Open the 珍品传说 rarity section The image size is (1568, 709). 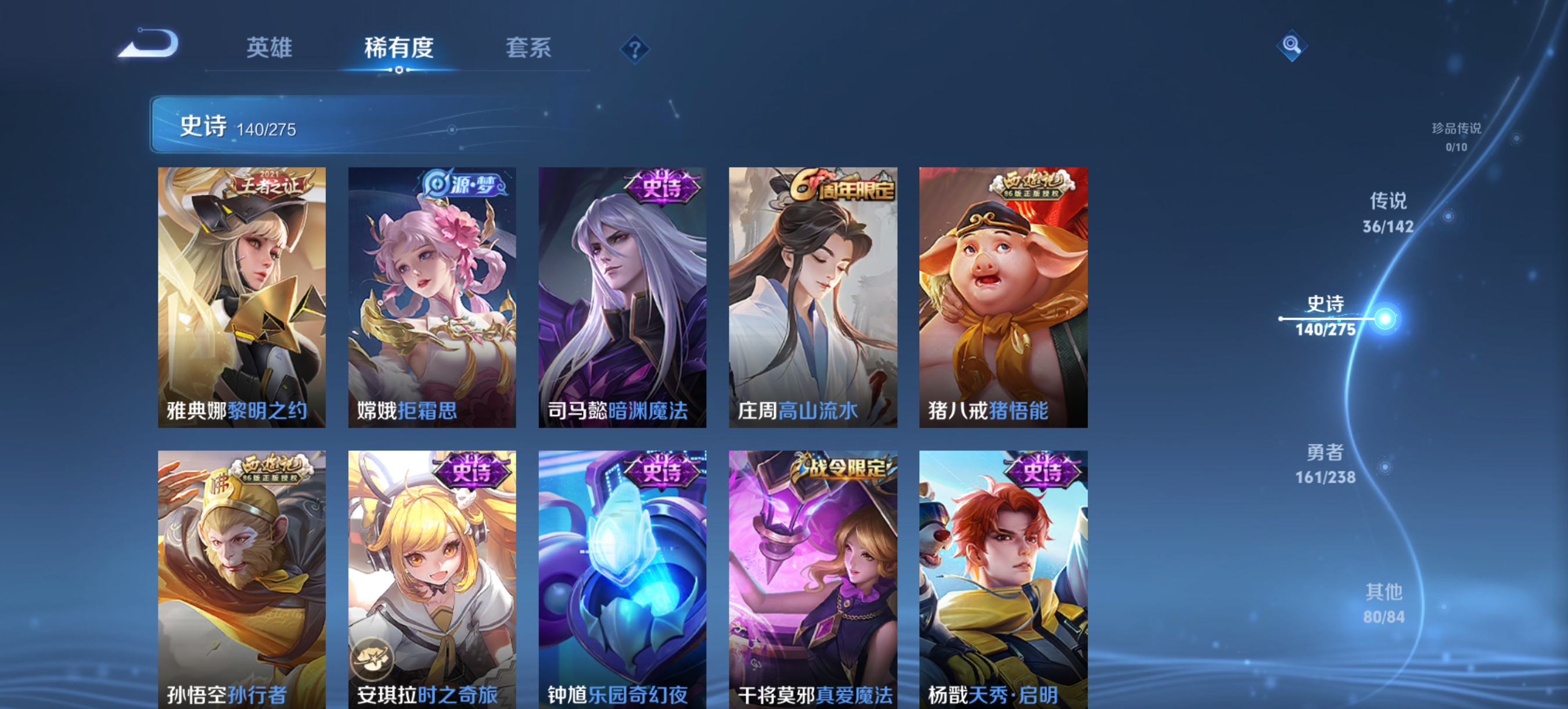point(1458,136)
